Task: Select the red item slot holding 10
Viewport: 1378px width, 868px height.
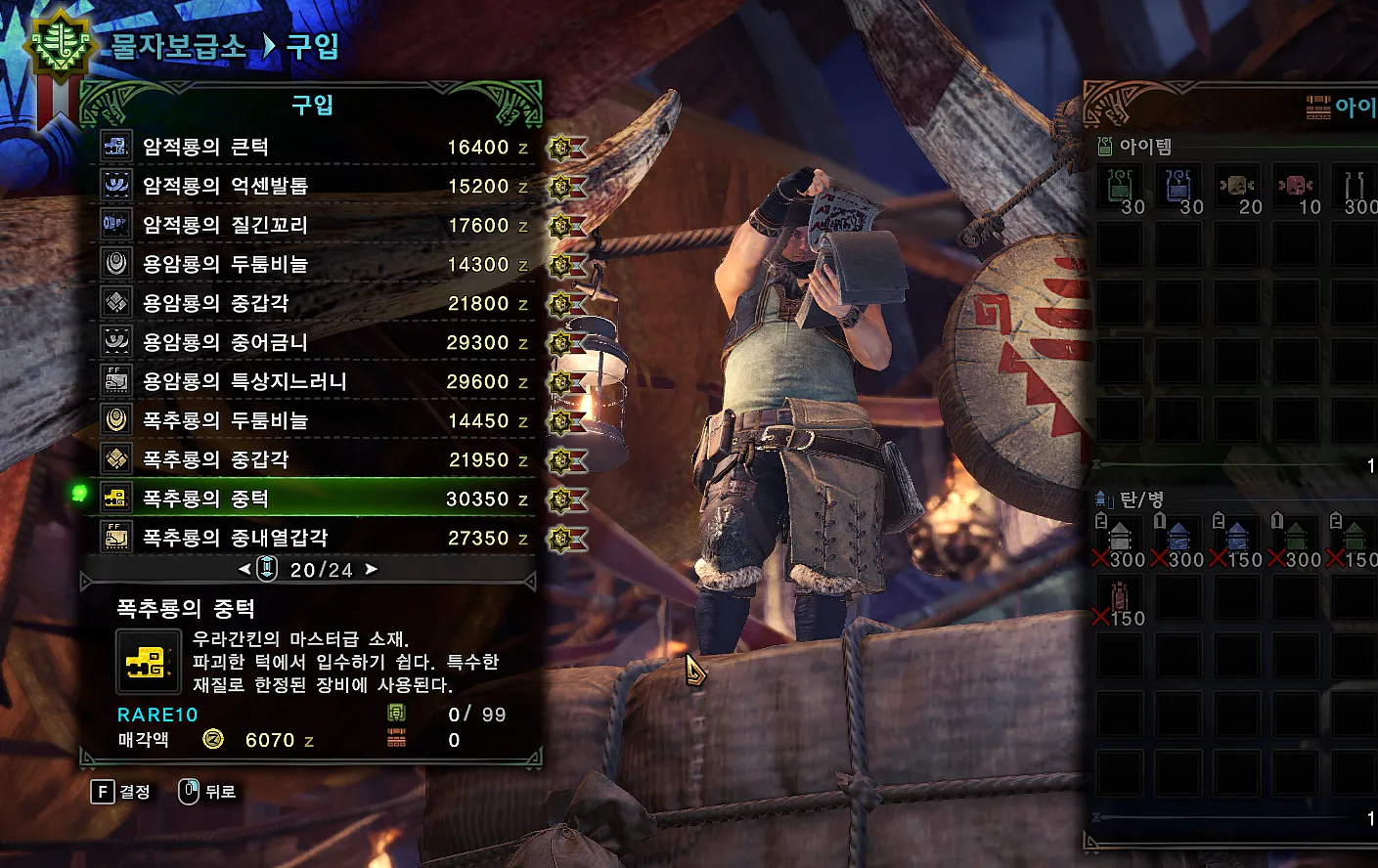Action: coord(1297,188)
